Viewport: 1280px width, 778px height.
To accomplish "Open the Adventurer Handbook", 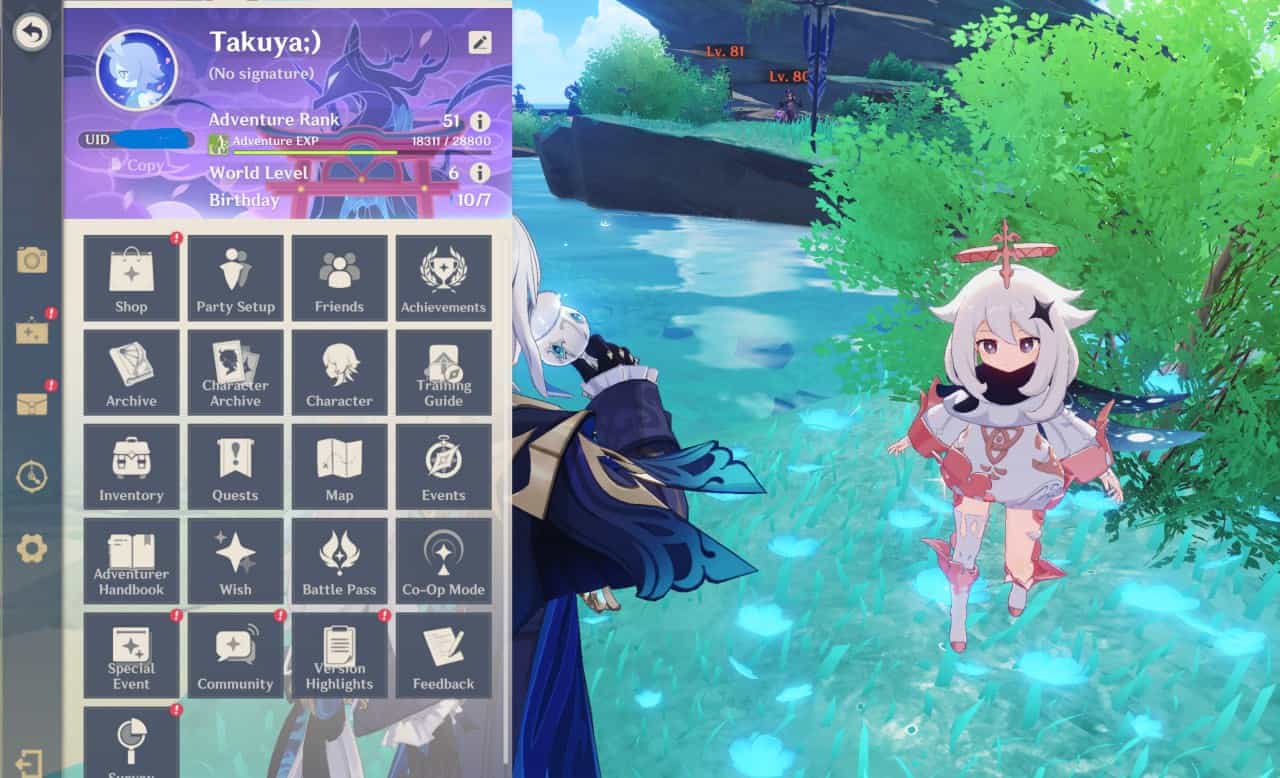I will click(x=131, y=562).
